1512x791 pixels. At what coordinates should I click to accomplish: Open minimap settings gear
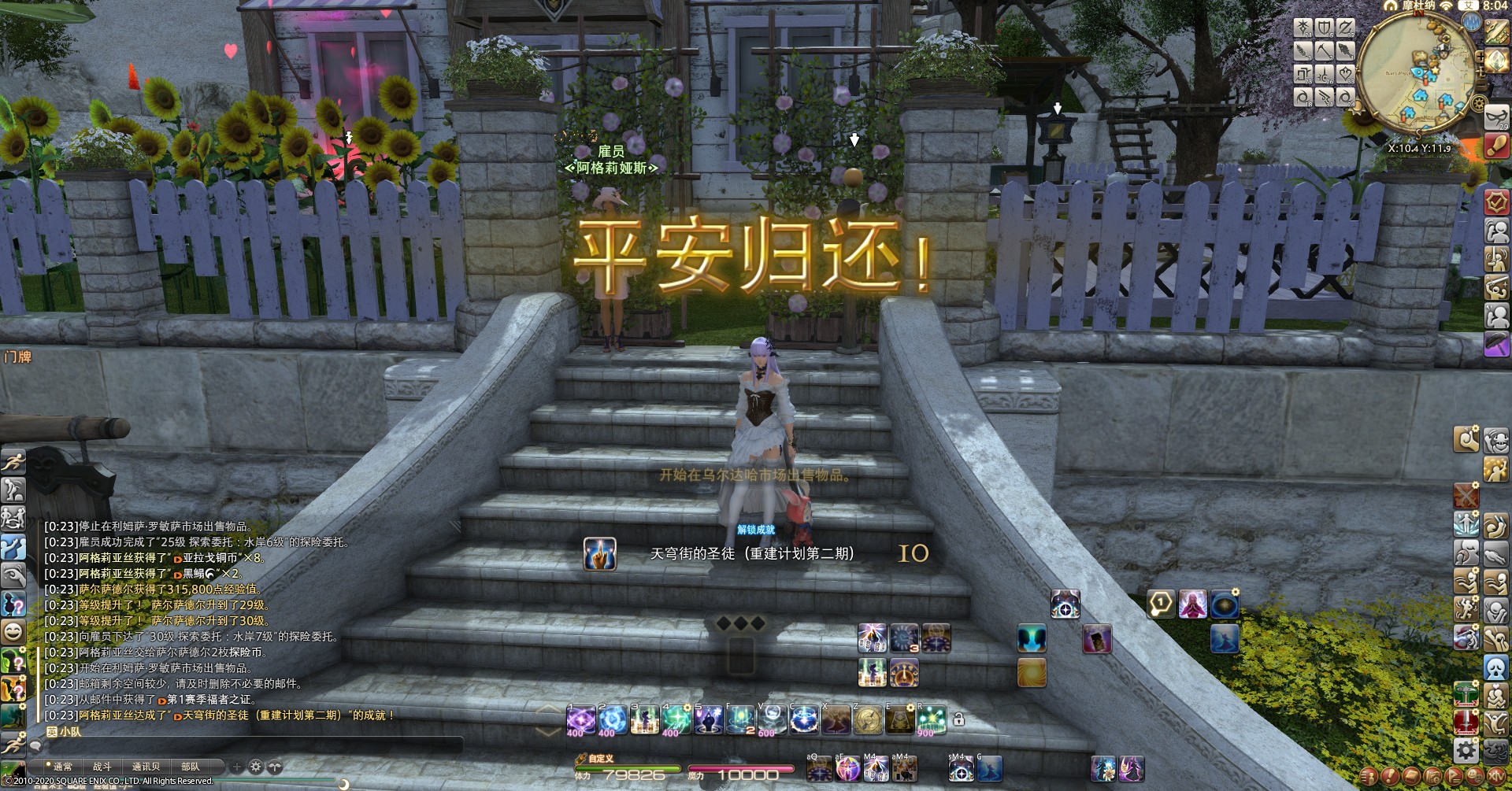click(1478, 103)
